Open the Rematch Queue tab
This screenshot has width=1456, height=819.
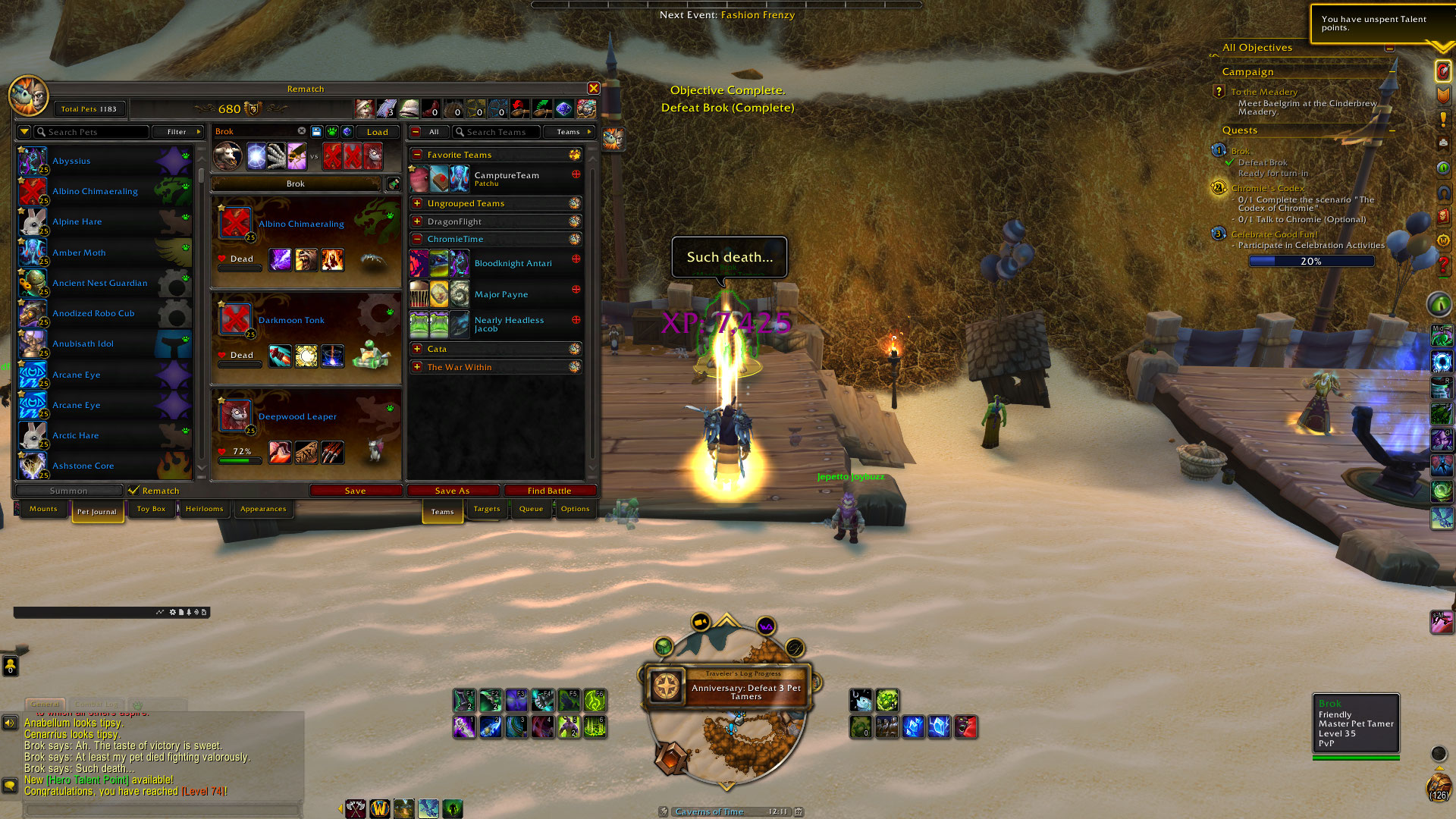tap(531, 509)
